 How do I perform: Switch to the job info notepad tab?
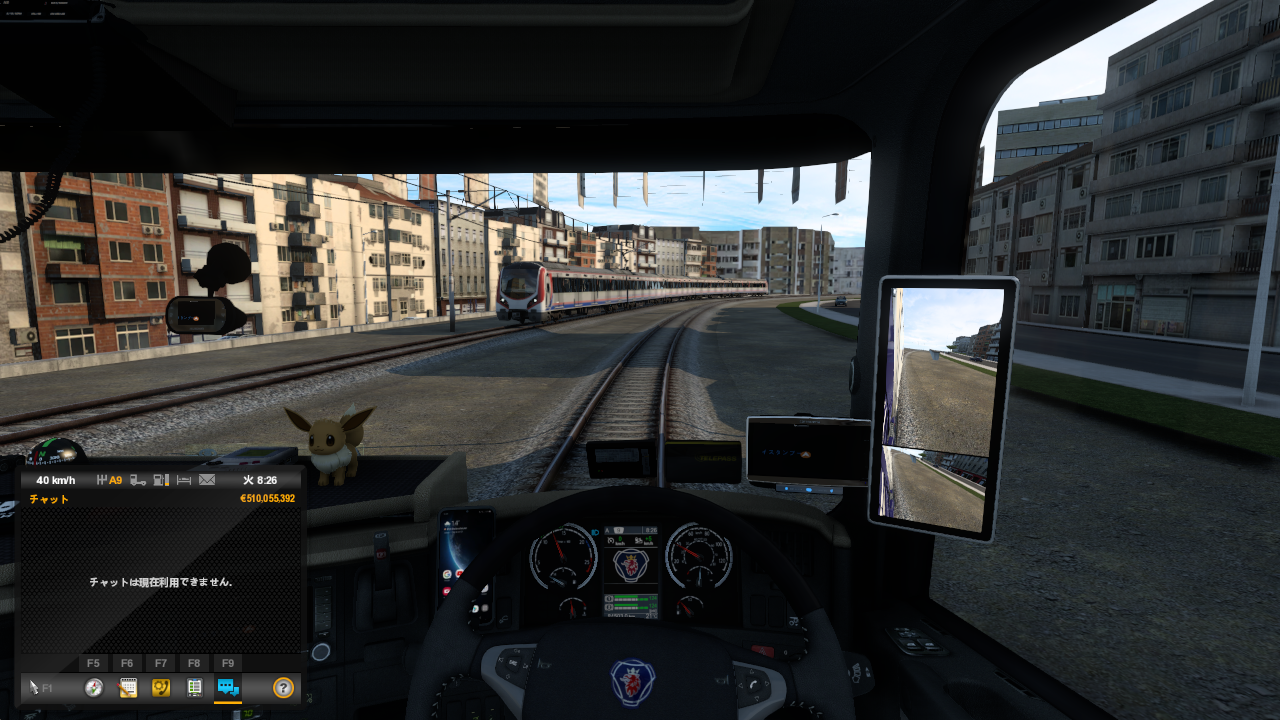128,687
